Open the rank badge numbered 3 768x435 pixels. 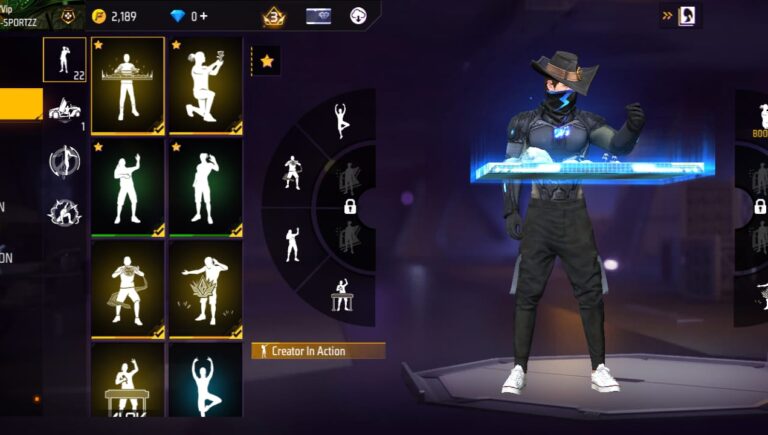coord(273,16)
